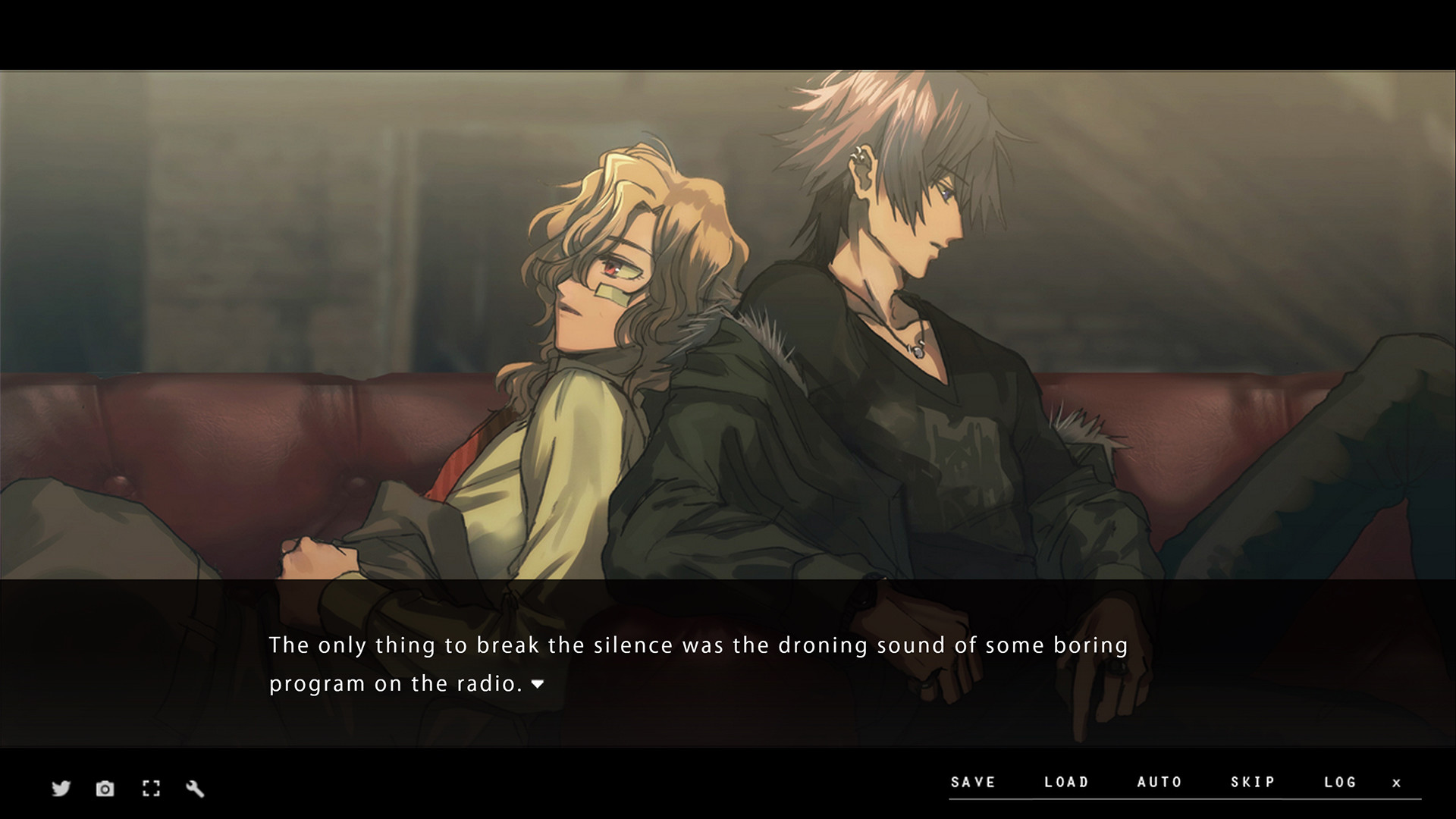Click the heart-shaped text-advance indicator
Image resolution: width=1456 pixels, height=819 pixels.
[x=538, y=684]
